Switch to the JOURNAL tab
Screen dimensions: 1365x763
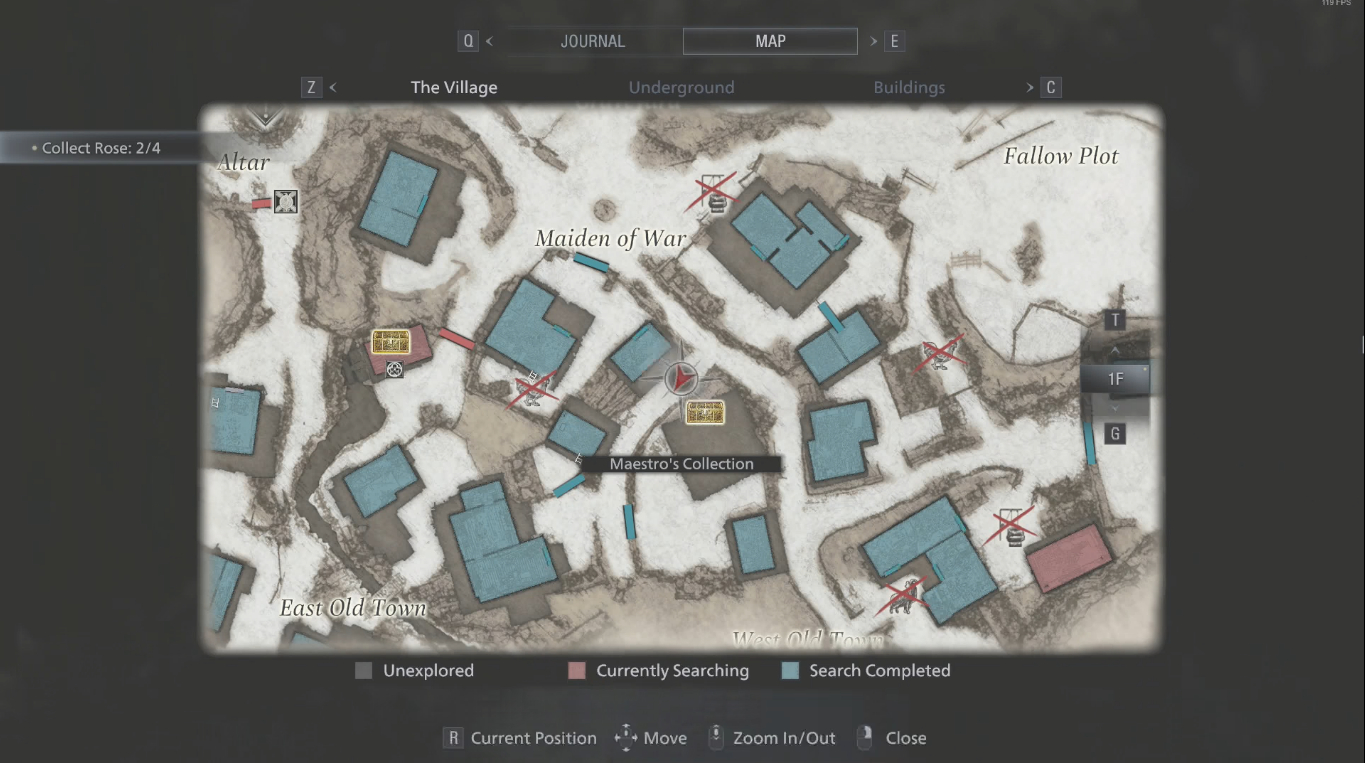click(x=592, y=41)
